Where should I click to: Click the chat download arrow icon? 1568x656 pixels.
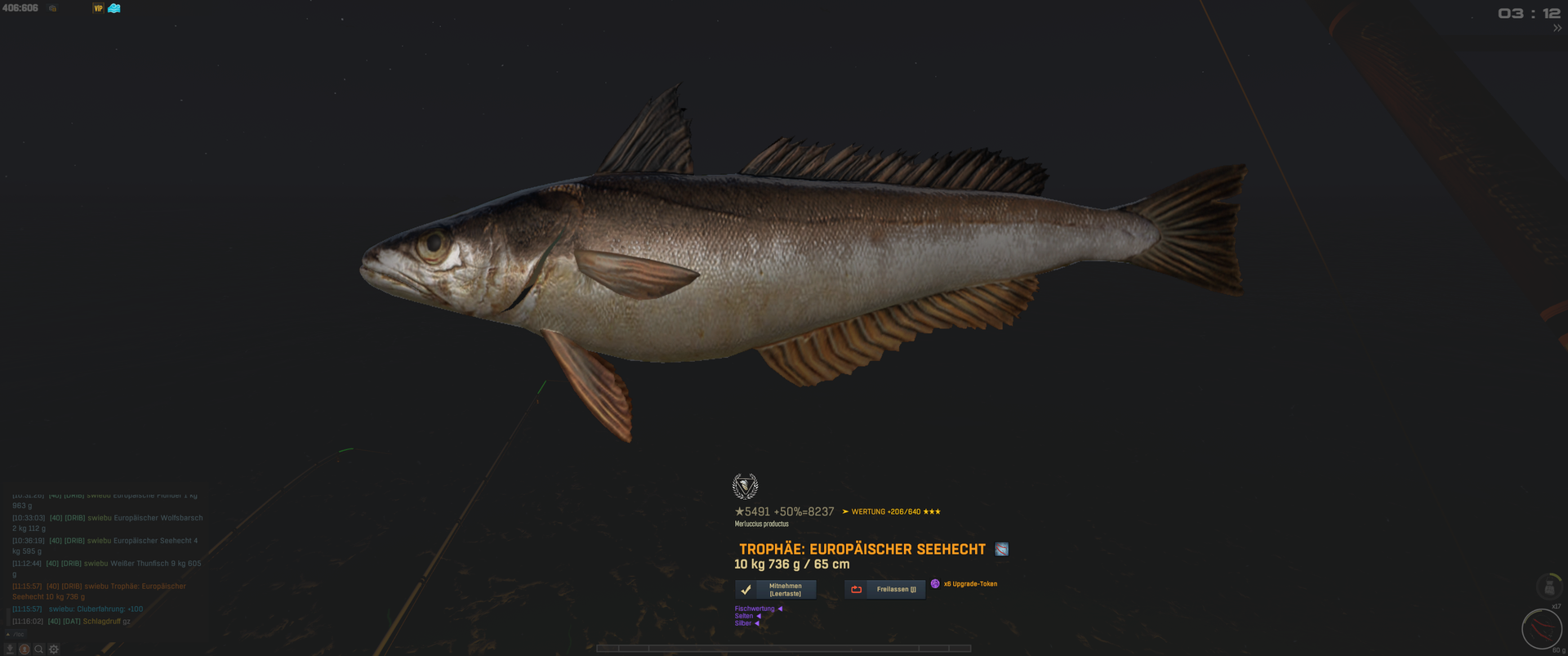pos(10,649)
